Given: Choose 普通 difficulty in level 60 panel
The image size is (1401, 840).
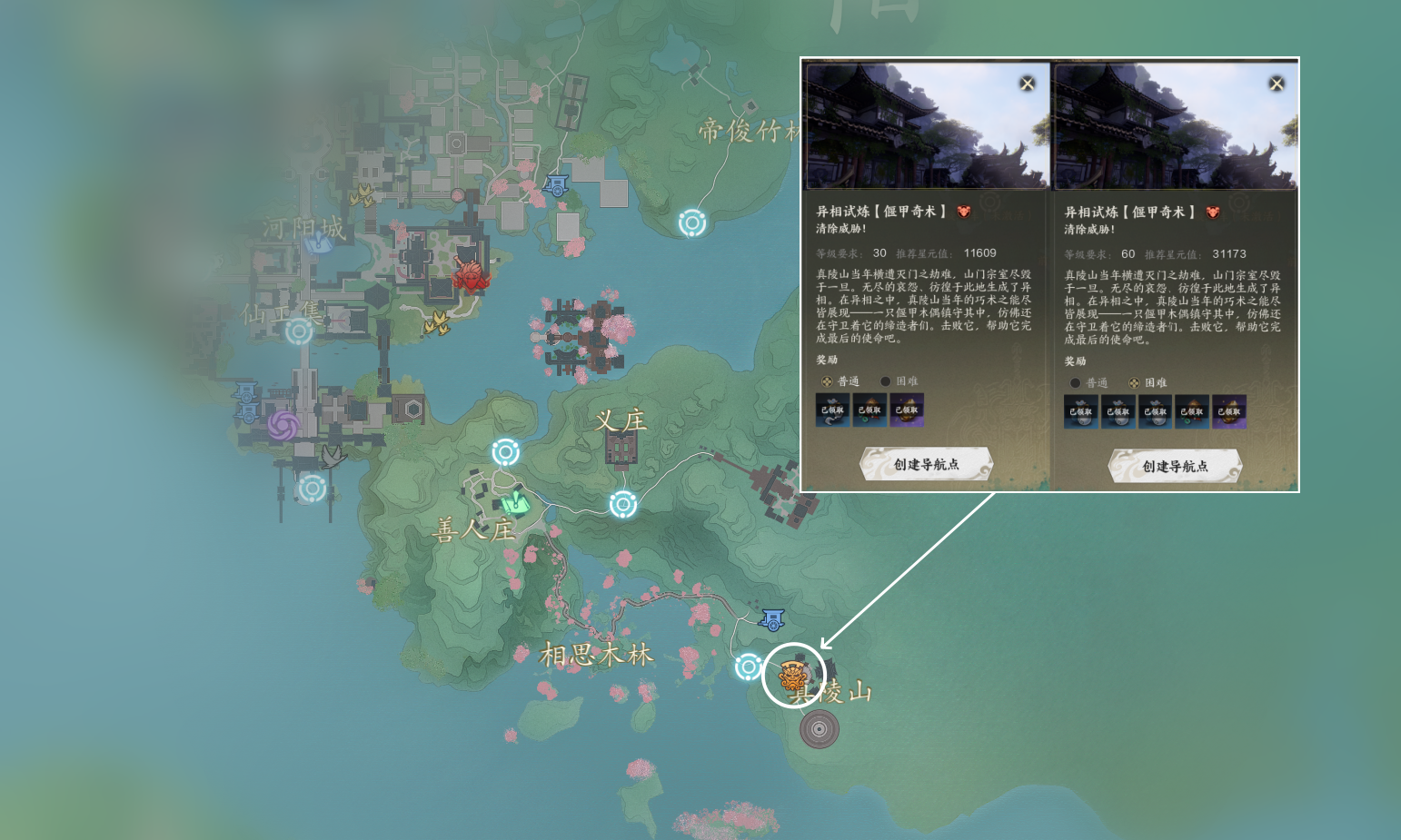Looking at the screenshot, I should tap(1076, 383).
